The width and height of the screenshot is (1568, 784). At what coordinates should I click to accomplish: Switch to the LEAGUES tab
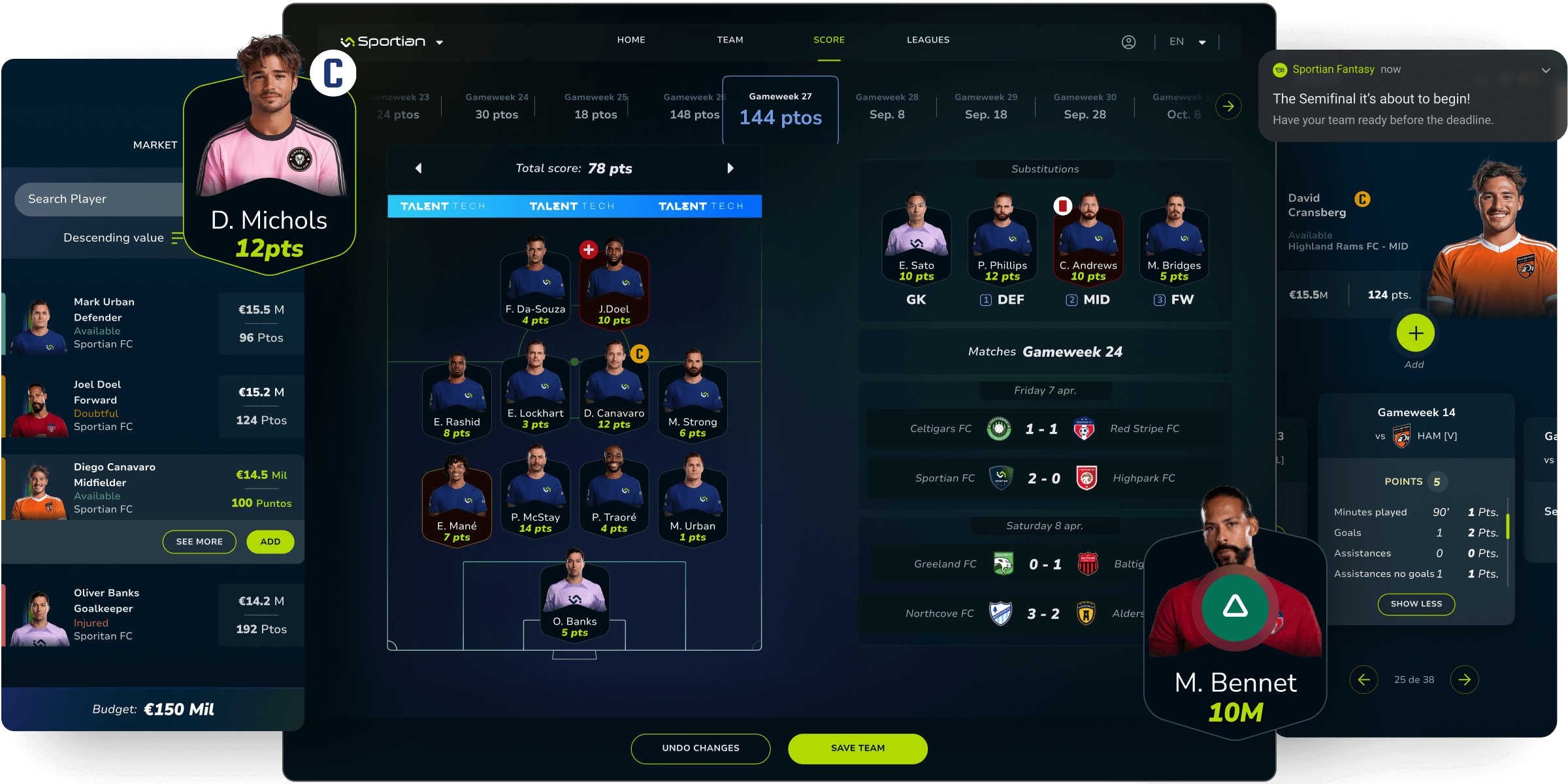[928, 40]
